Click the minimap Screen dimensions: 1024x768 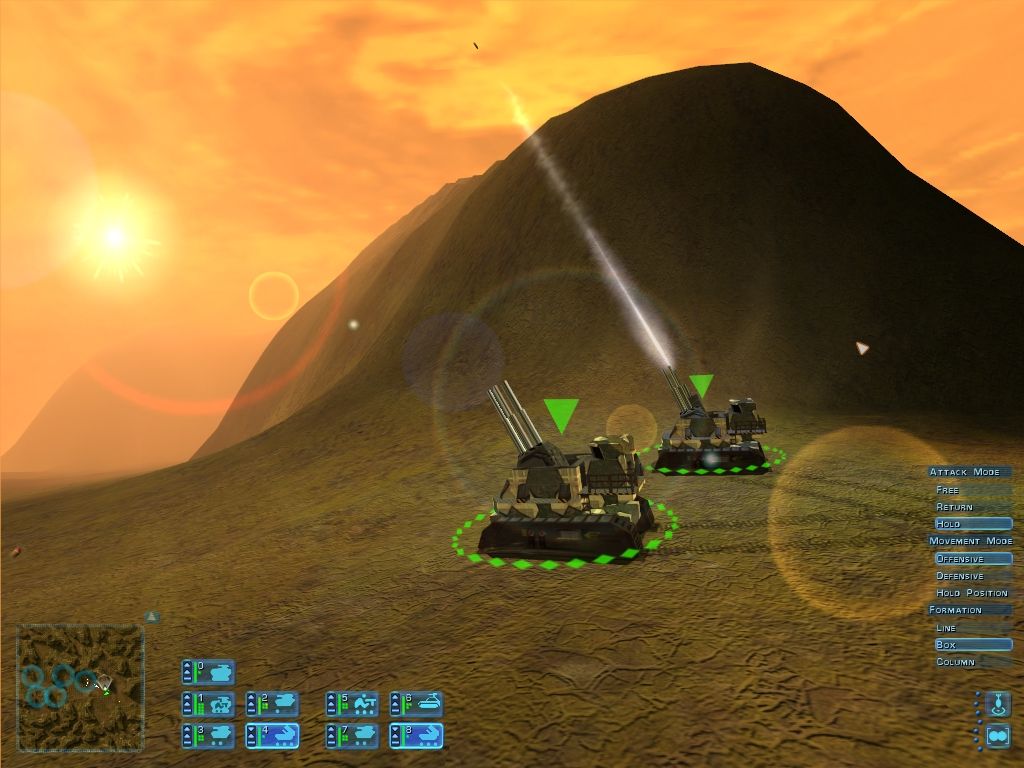pyautogui.click(x=80, y=688)
